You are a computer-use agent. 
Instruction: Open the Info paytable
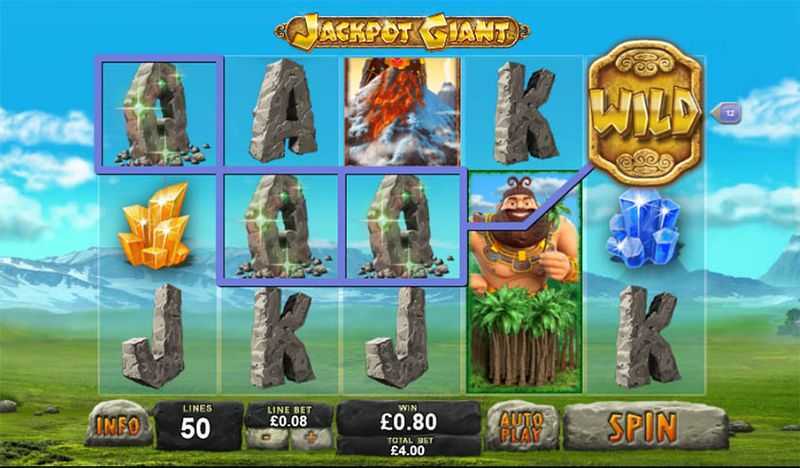117,426
